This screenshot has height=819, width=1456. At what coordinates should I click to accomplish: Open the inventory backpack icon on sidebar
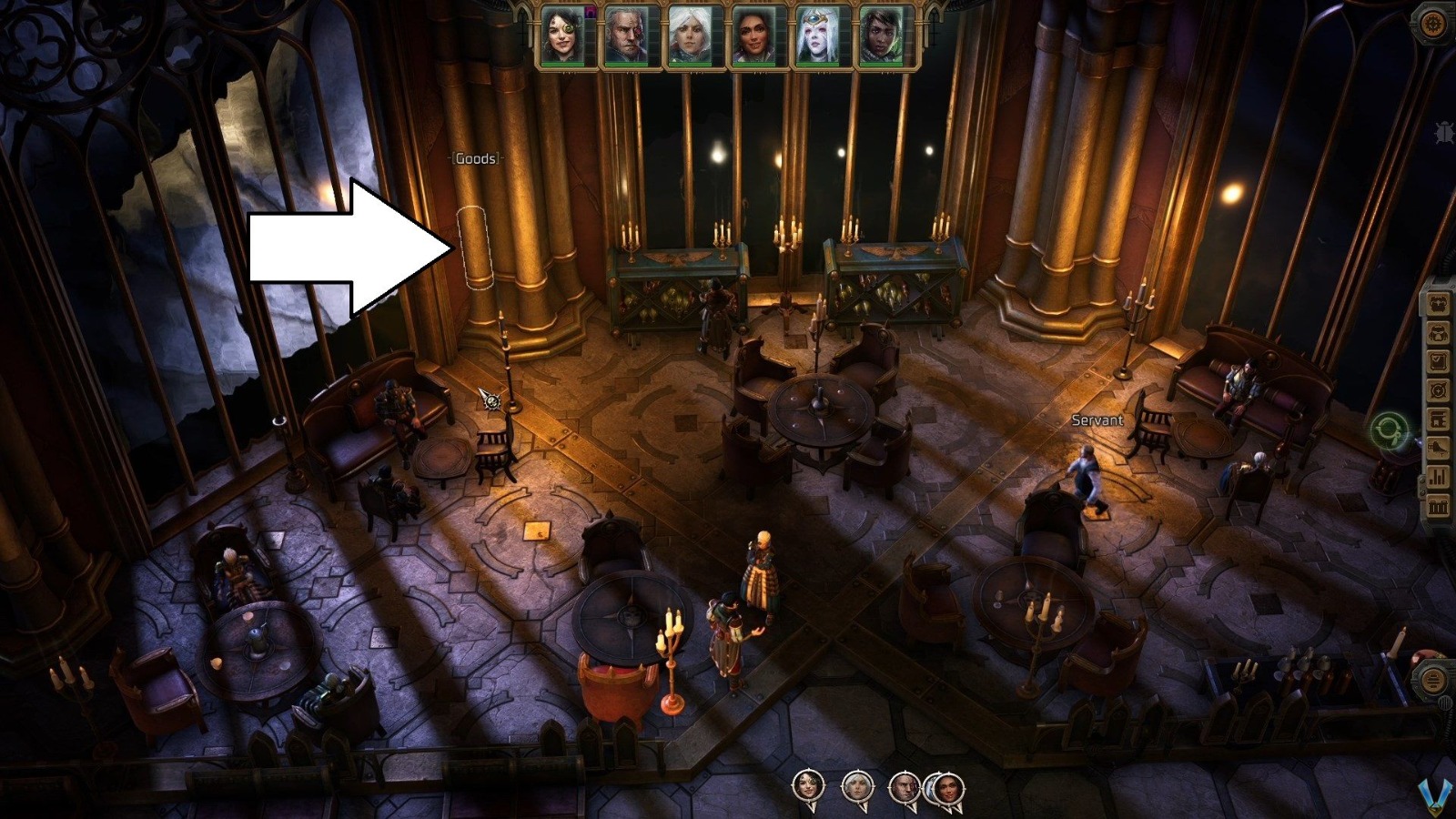[1436, 305]
